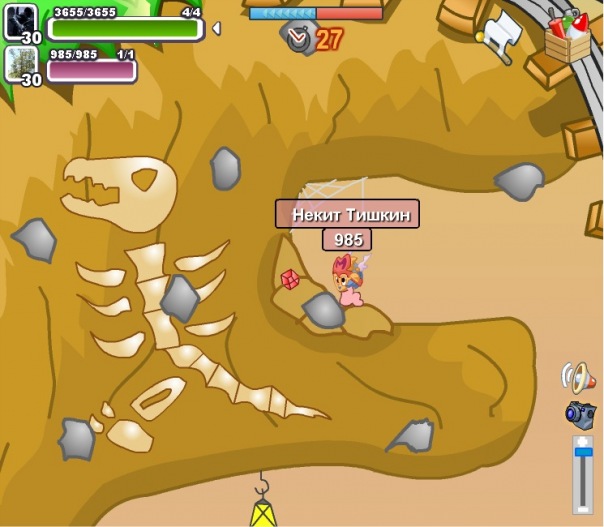Select the tree pet portrait
604x527 pixels.
(x=20, y=63)
